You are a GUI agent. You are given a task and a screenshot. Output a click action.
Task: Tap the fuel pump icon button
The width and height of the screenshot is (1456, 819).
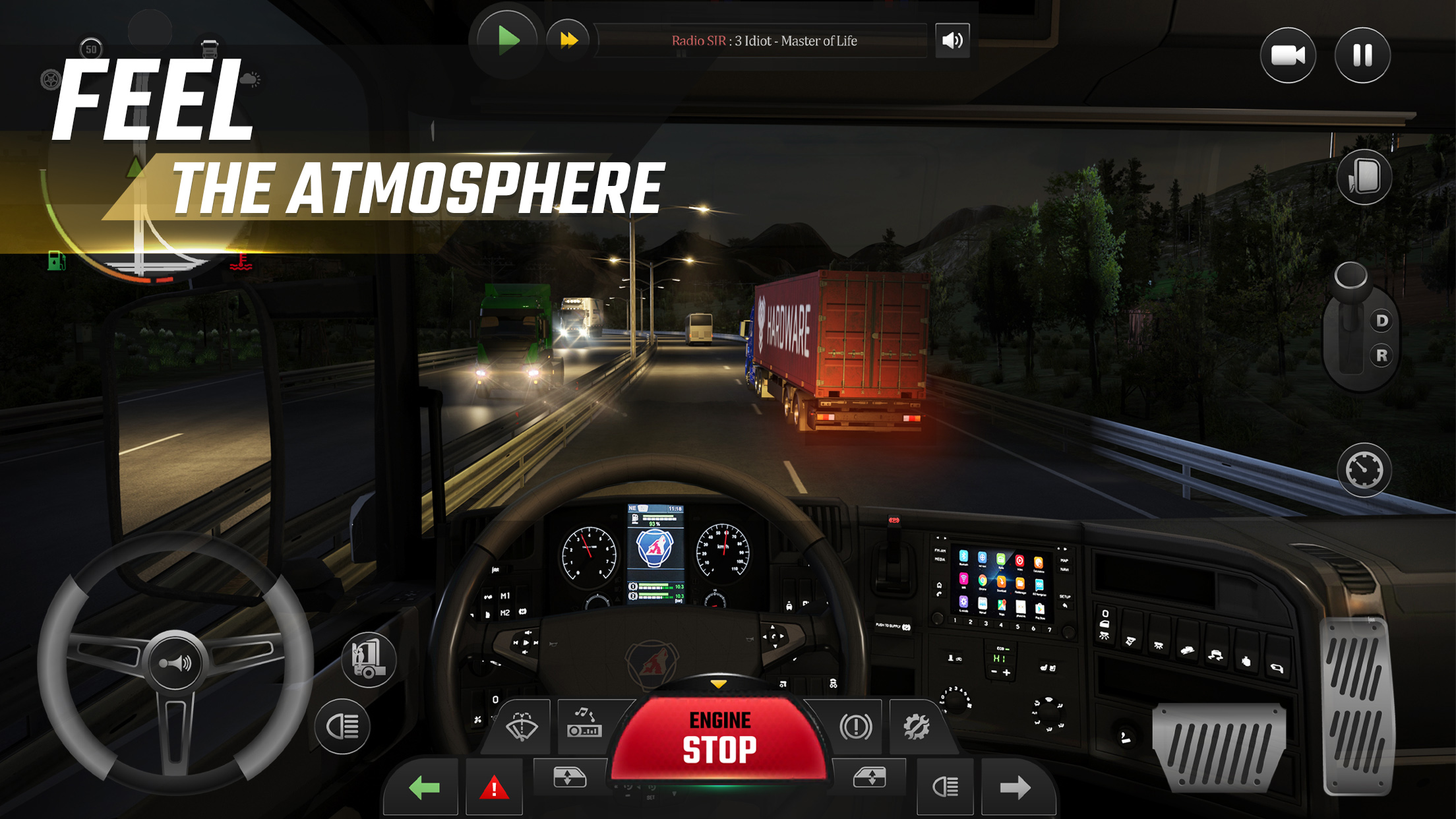tap(369, 659)
